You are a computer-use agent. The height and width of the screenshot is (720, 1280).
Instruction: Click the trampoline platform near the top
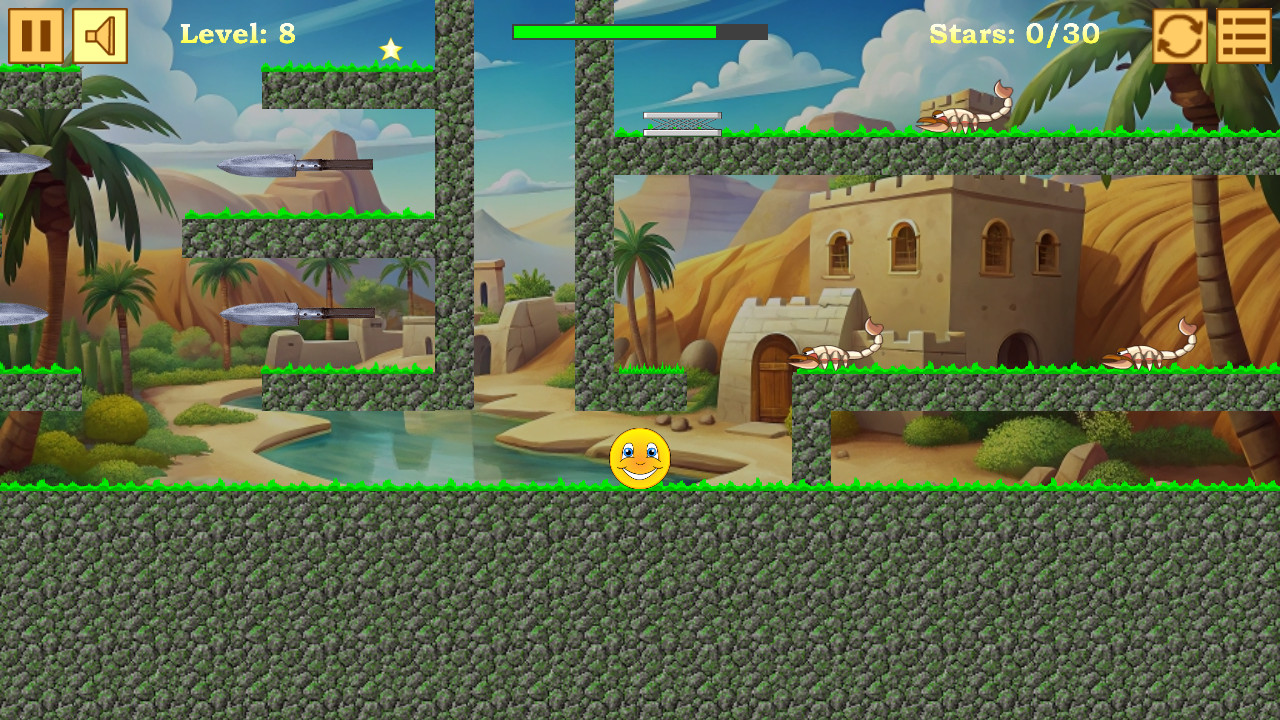681,123
